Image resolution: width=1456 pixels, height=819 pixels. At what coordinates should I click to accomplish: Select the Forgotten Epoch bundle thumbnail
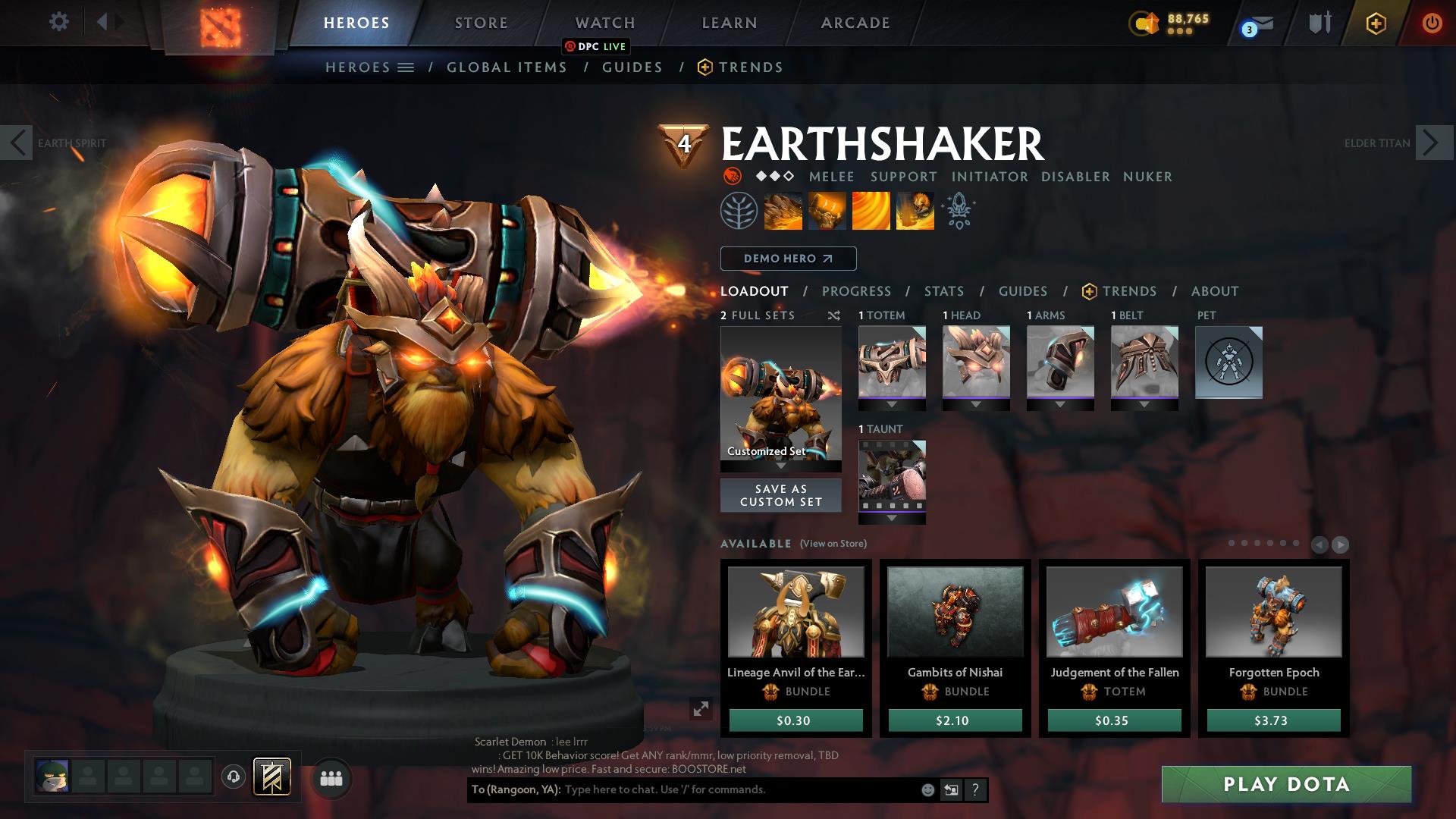[x=1273, y=612]
